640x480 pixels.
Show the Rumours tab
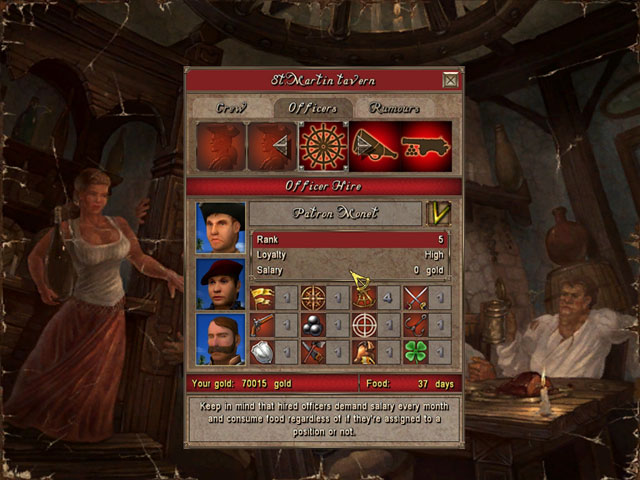click(395, 107)
